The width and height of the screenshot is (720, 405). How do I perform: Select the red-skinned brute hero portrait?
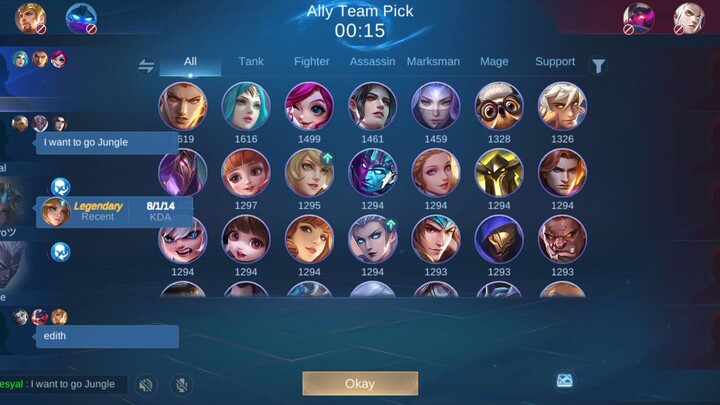(x=562, y=239)
